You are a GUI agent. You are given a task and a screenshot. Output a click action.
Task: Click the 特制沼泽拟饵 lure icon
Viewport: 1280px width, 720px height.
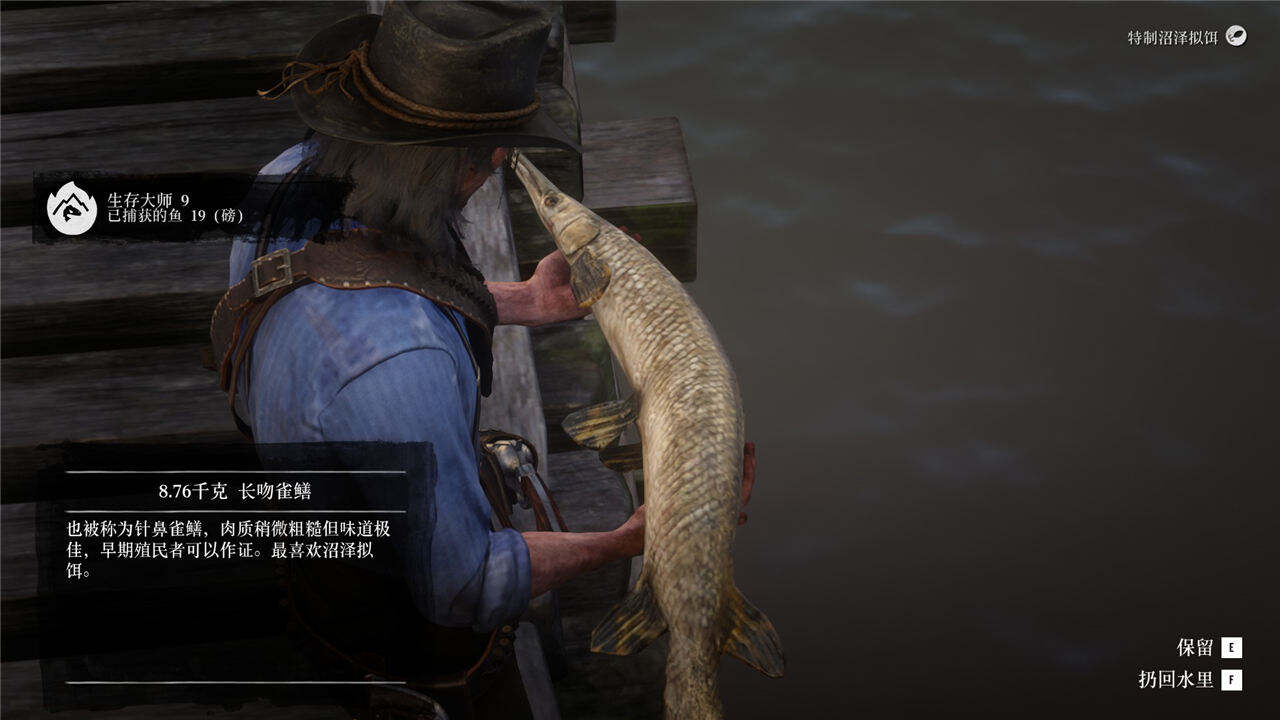click(1237, 37)
